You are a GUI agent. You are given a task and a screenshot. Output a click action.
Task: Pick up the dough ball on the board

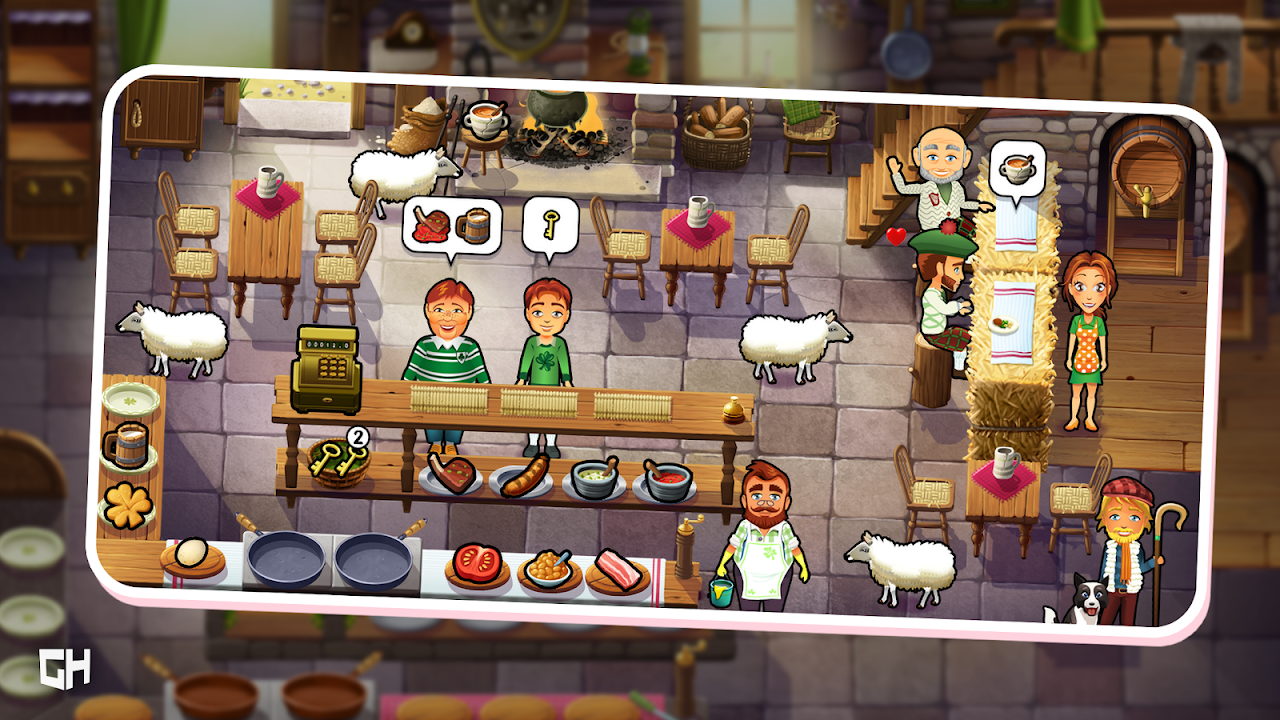click(190, 553)
